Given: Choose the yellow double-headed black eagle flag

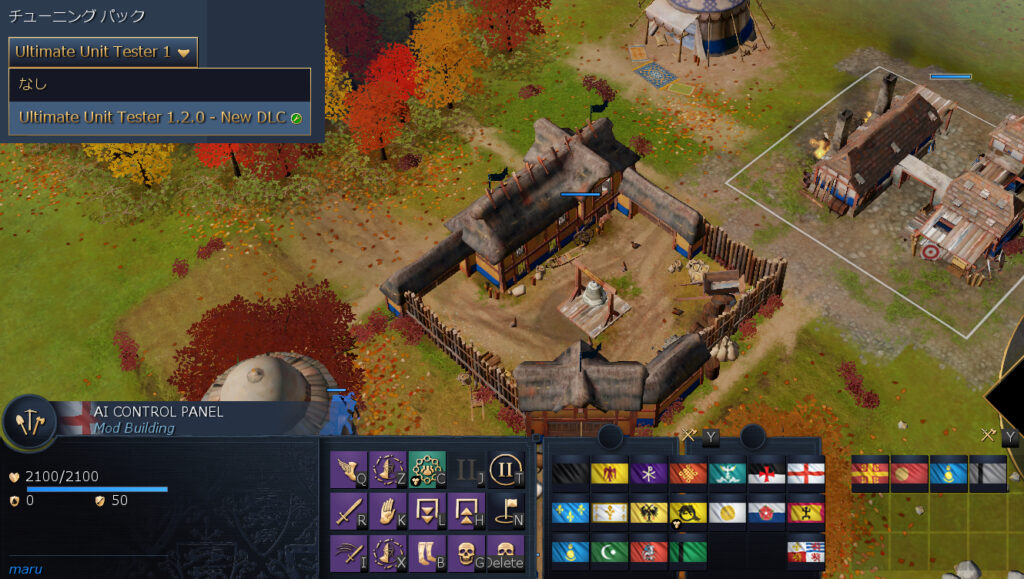Looking at the screenshot, I should [648, 512].
